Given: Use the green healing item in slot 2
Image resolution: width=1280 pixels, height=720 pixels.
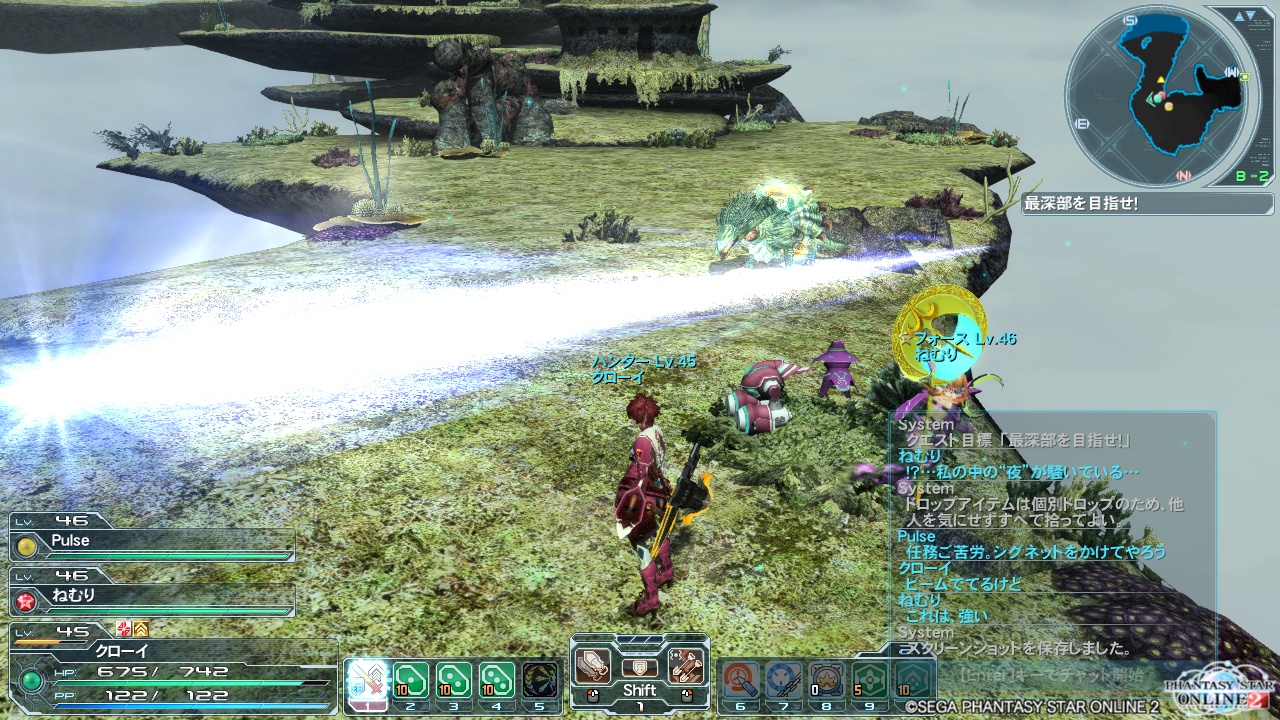Looking at the screenshot, I should click(410, 680).
